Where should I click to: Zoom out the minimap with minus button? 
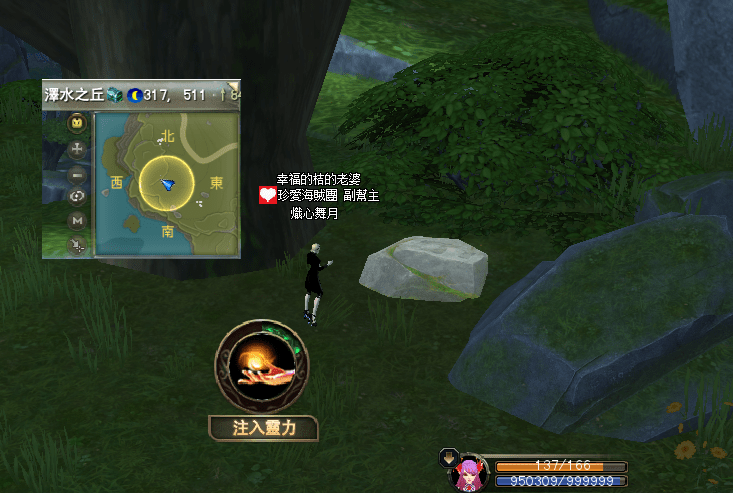click(77, 174)
